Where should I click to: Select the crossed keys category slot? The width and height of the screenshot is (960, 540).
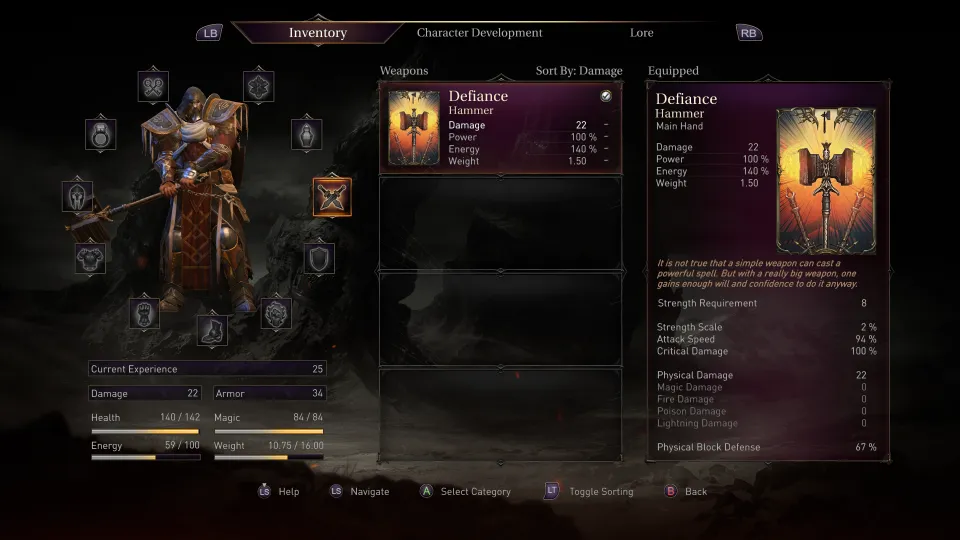(x=153, y=86)
